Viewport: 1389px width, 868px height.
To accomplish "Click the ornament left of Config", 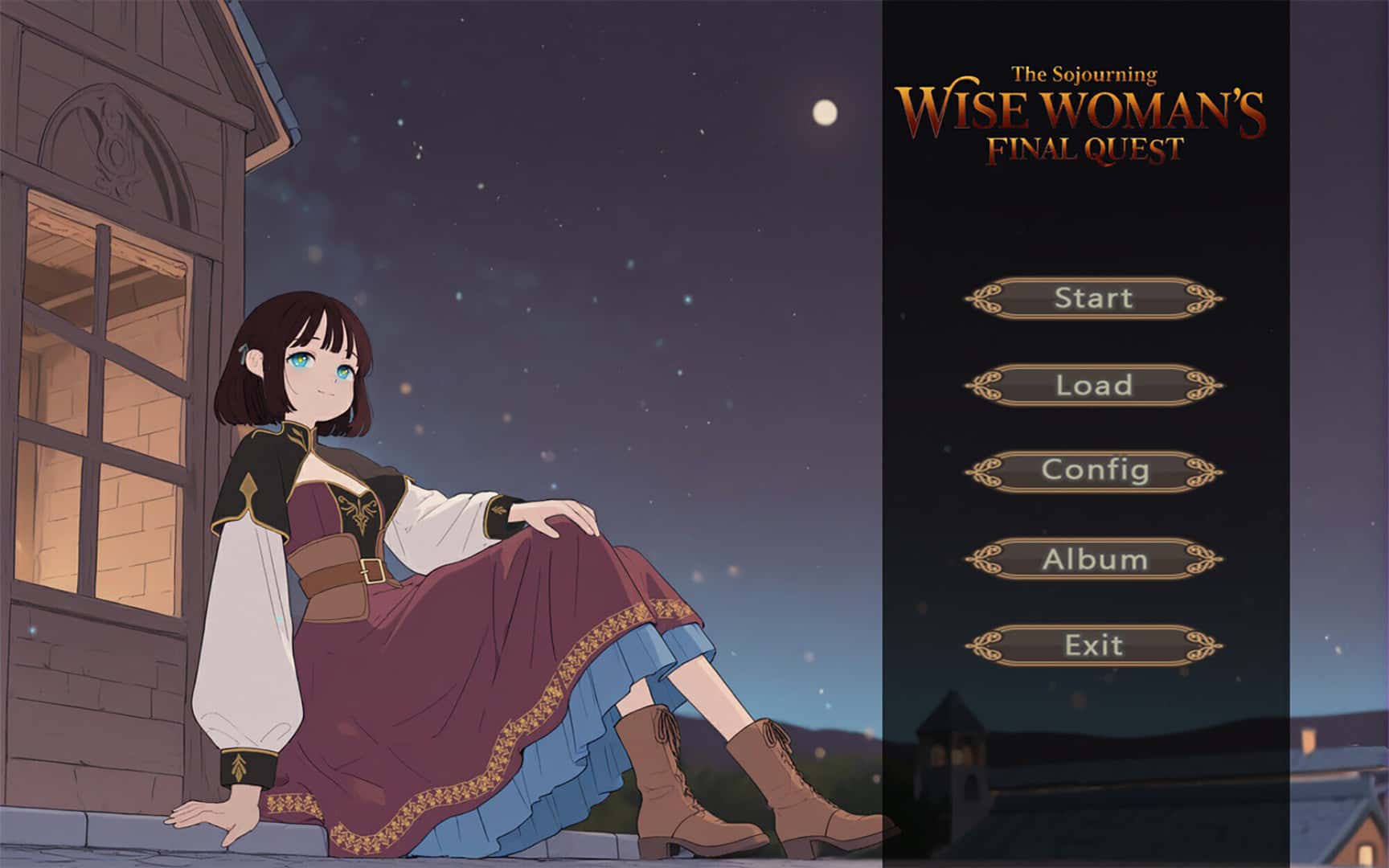I will pos(985,471).
